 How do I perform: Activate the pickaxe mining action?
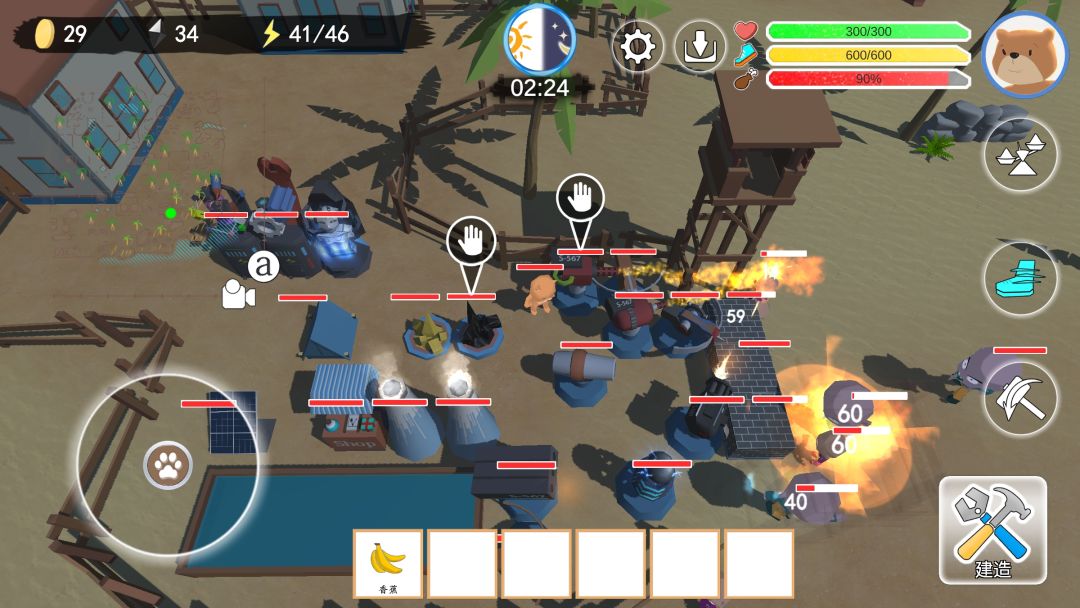point(1021,398)
